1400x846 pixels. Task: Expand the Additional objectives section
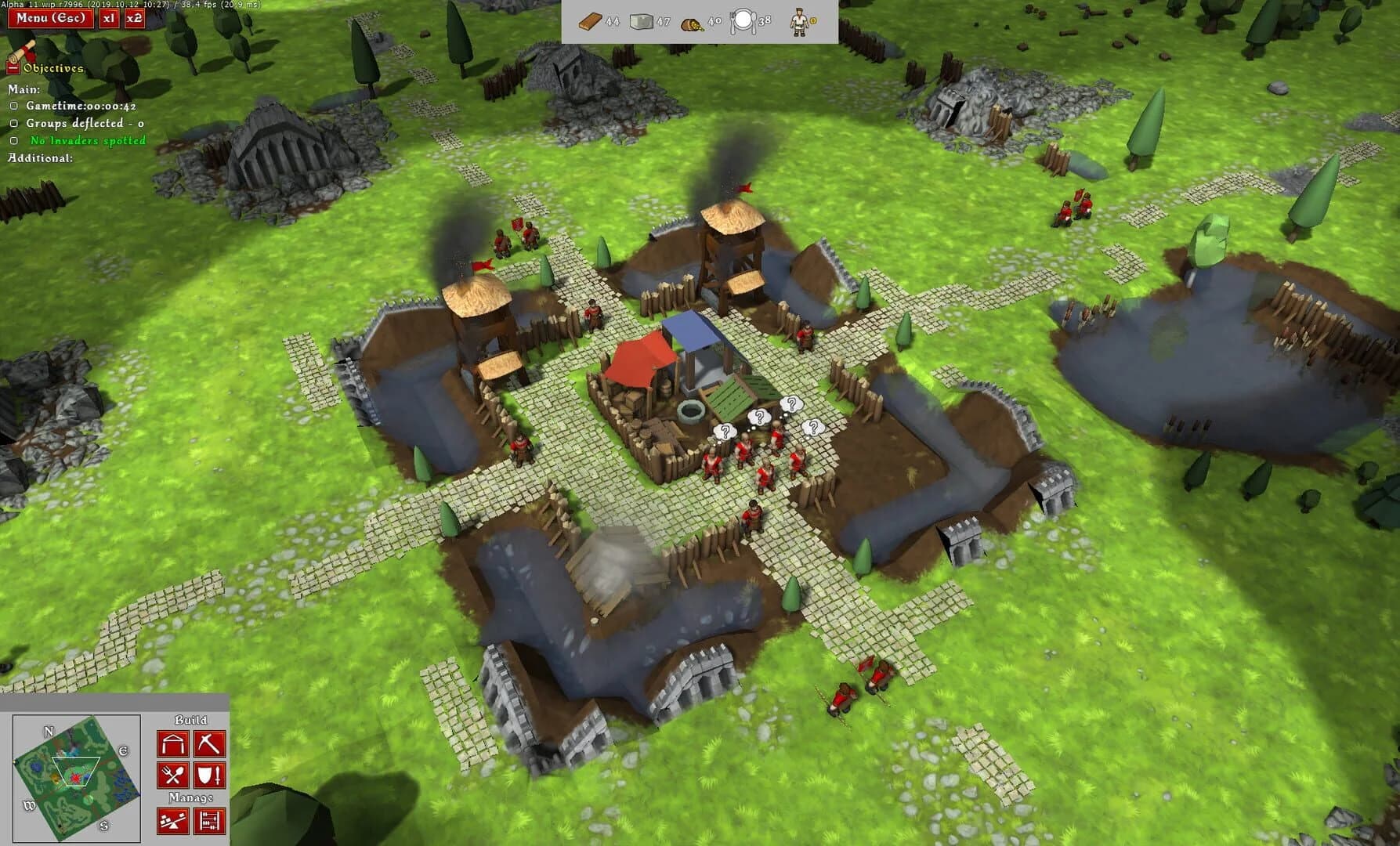(39, 158)
